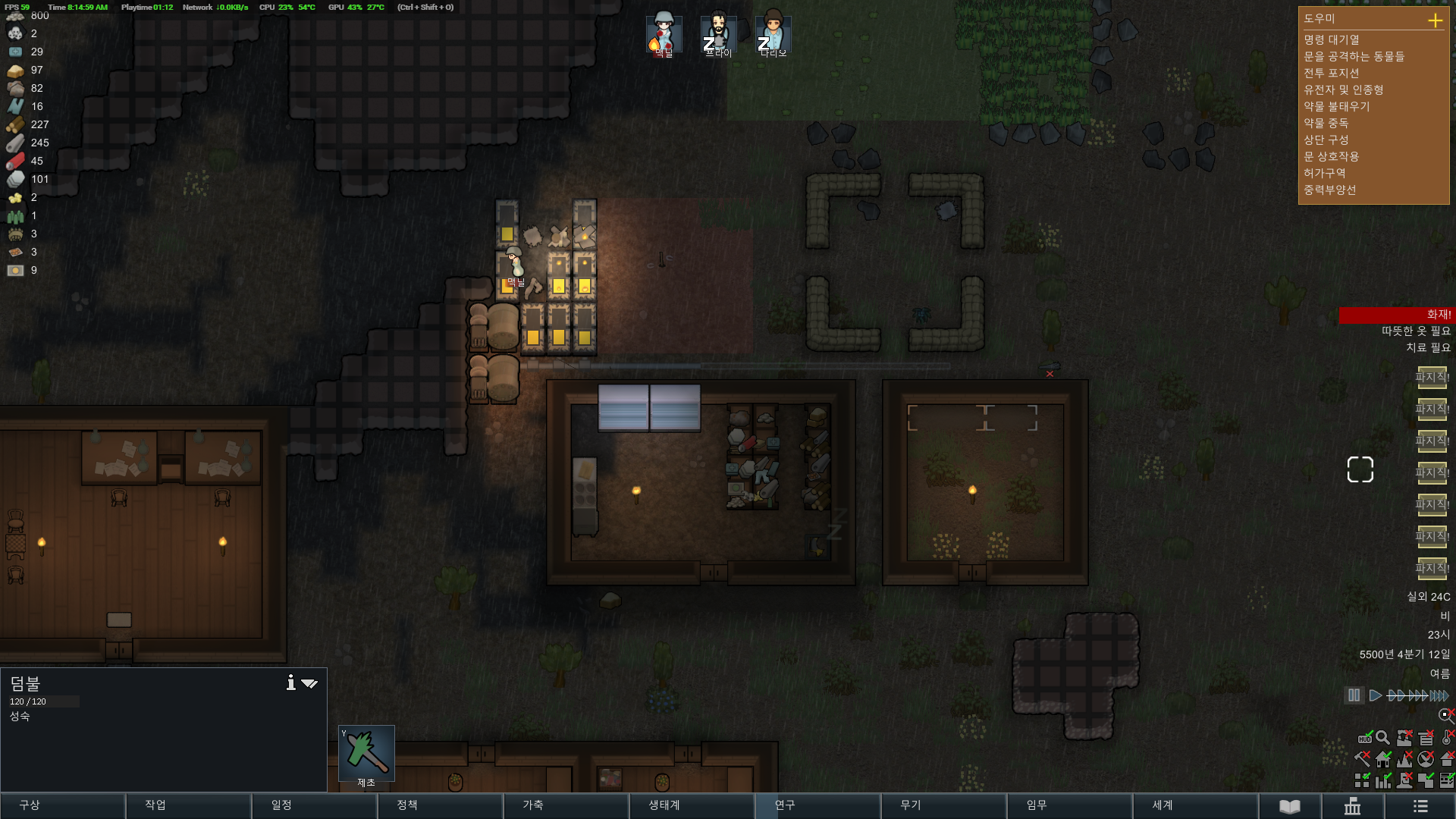1456x819 pixels.
Task: Switch to the 일정 schedule tab
Action: [314, 805]
